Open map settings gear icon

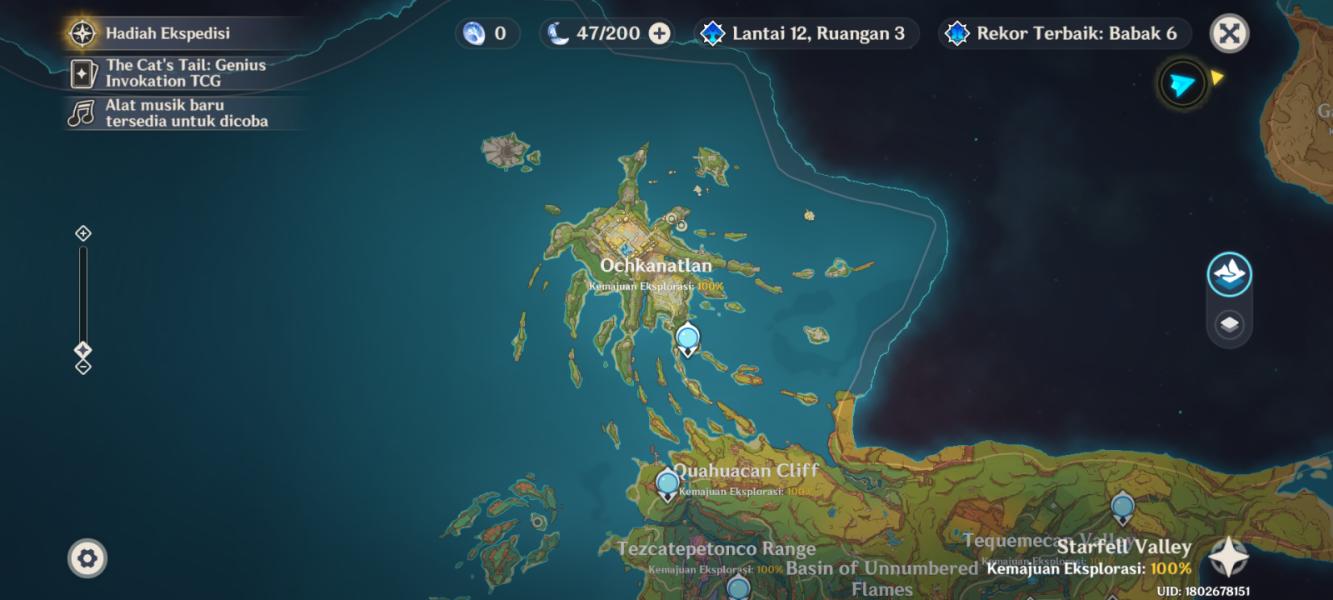tap(87, 558)
